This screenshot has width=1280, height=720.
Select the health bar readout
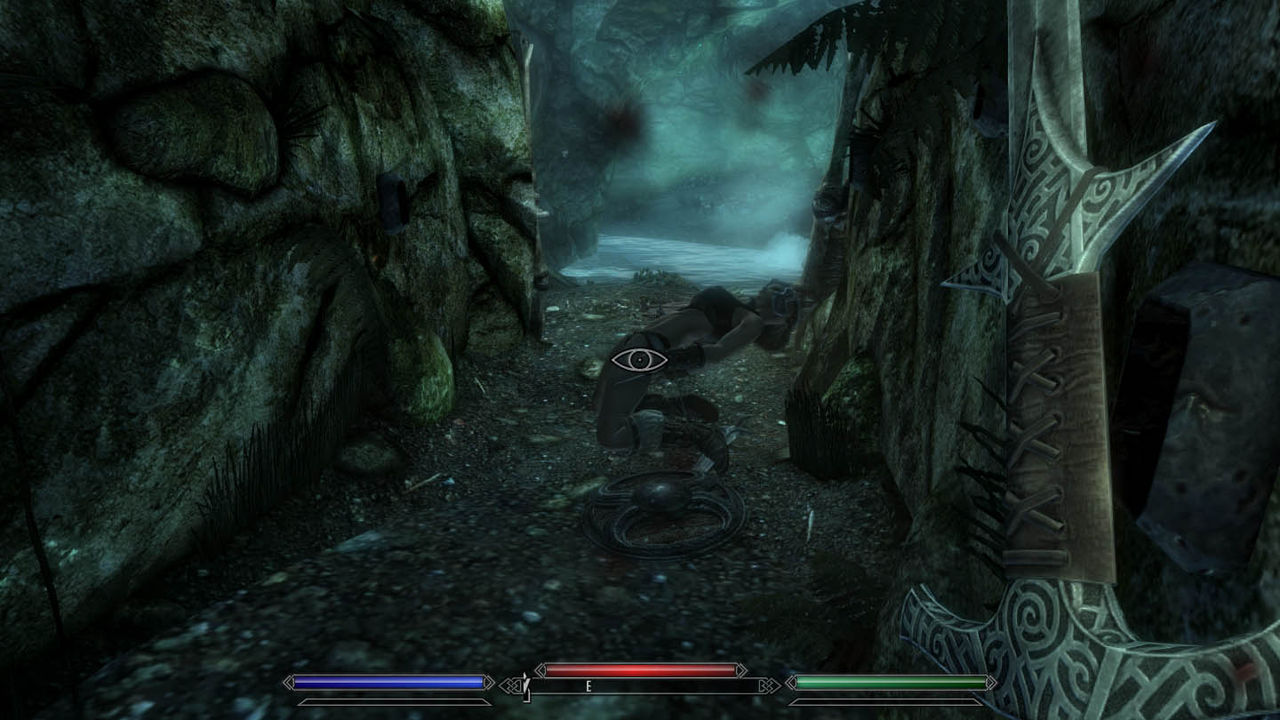640,668
